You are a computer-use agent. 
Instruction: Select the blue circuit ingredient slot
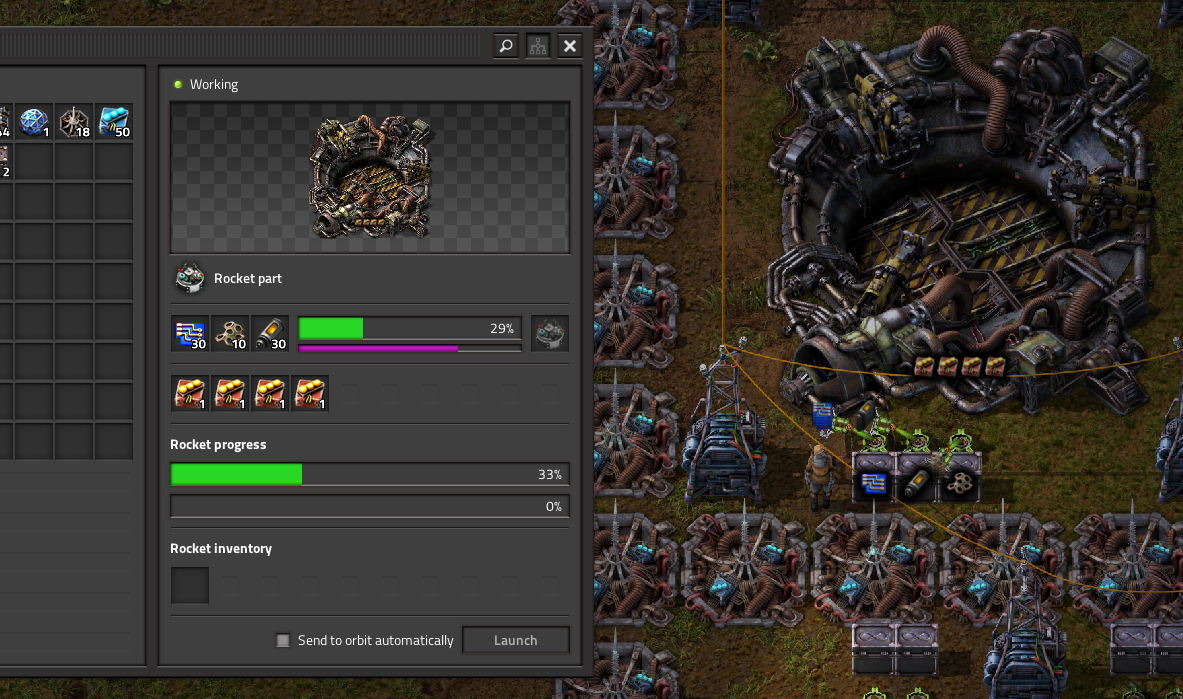pos(190,334)
